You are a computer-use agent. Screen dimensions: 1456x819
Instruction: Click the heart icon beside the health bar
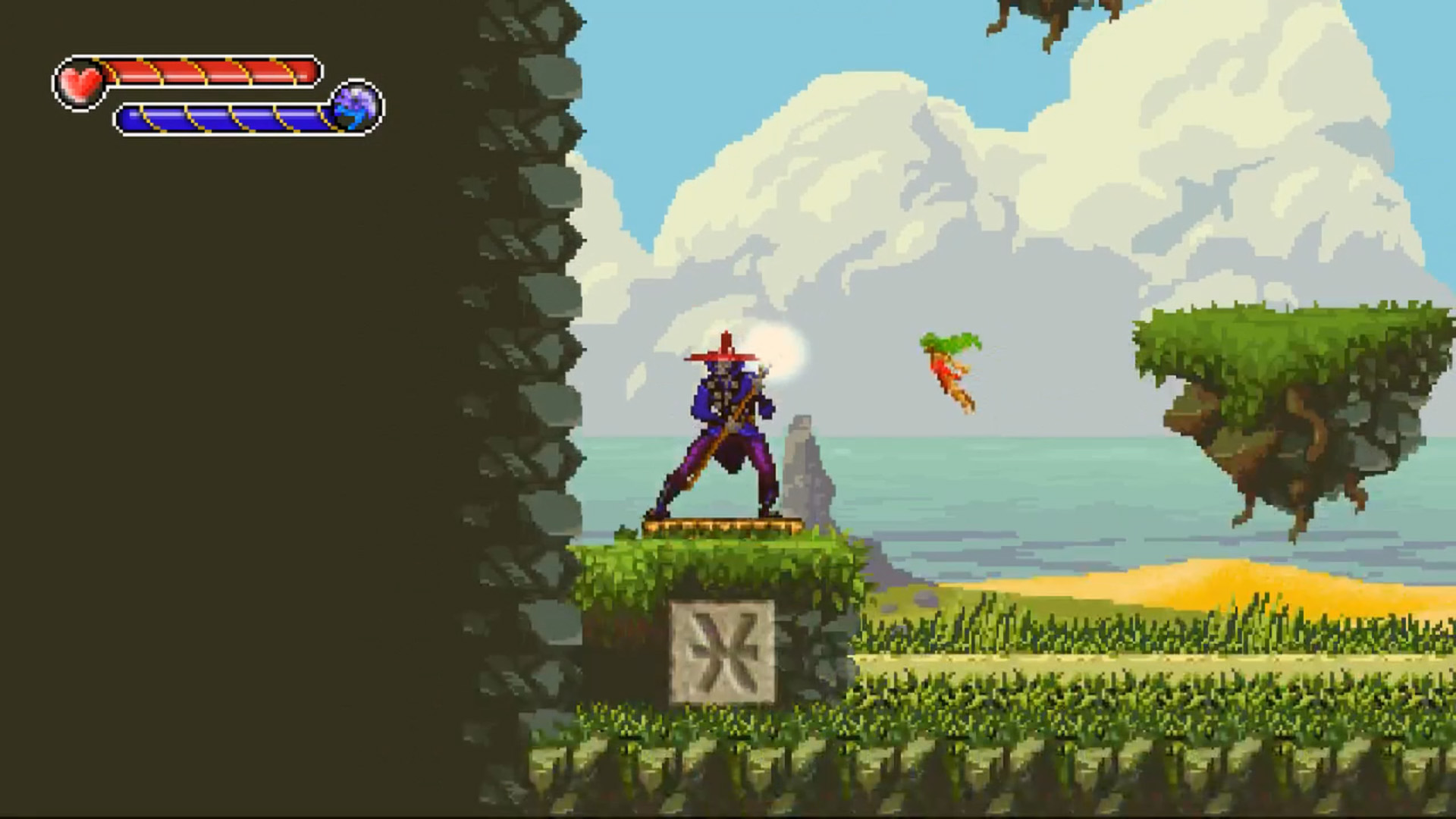(78, 80)
